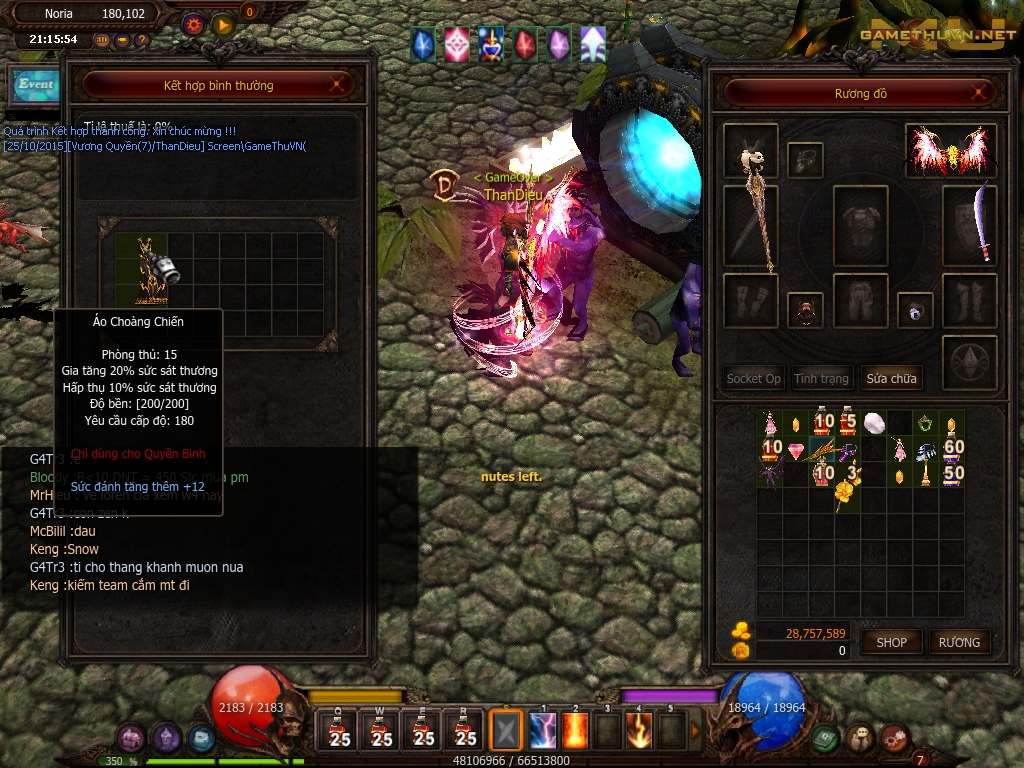Image resolution: width=1024 pixels, height=768 pixels.
Task: Use the Q potion hotkey slot
Action: click(340, 731)
